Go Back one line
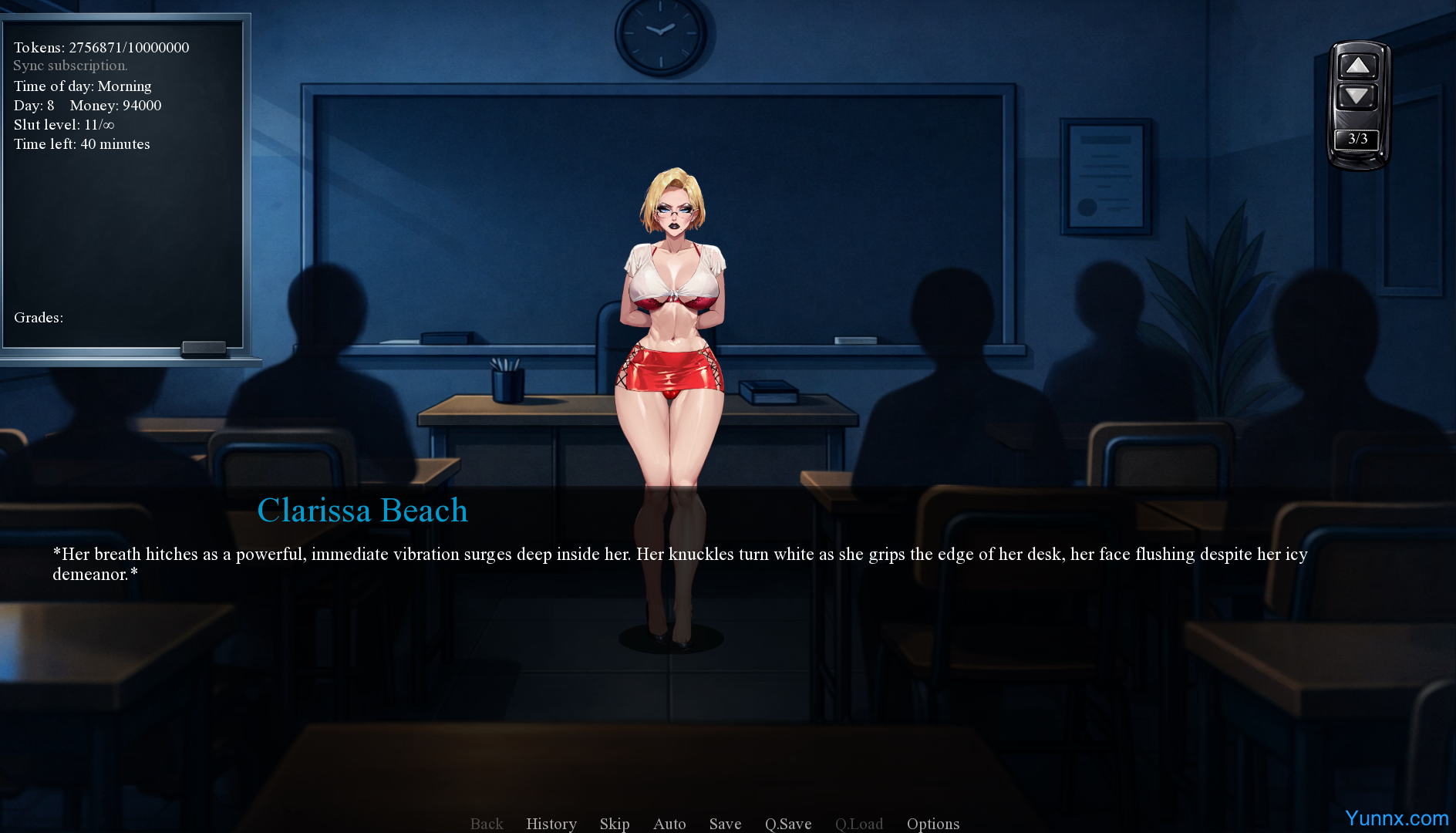Image resolution: width=1456 pixels, height=833 pixels. (487, 824)
